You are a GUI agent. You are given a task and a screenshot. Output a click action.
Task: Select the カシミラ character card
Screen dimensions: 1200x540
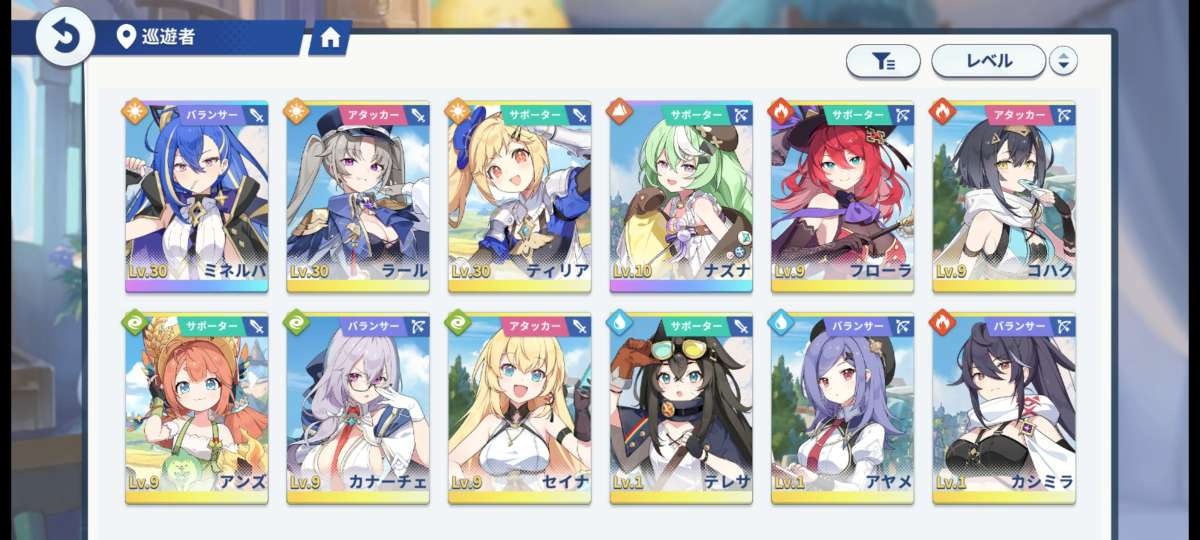pos(1004,409)
